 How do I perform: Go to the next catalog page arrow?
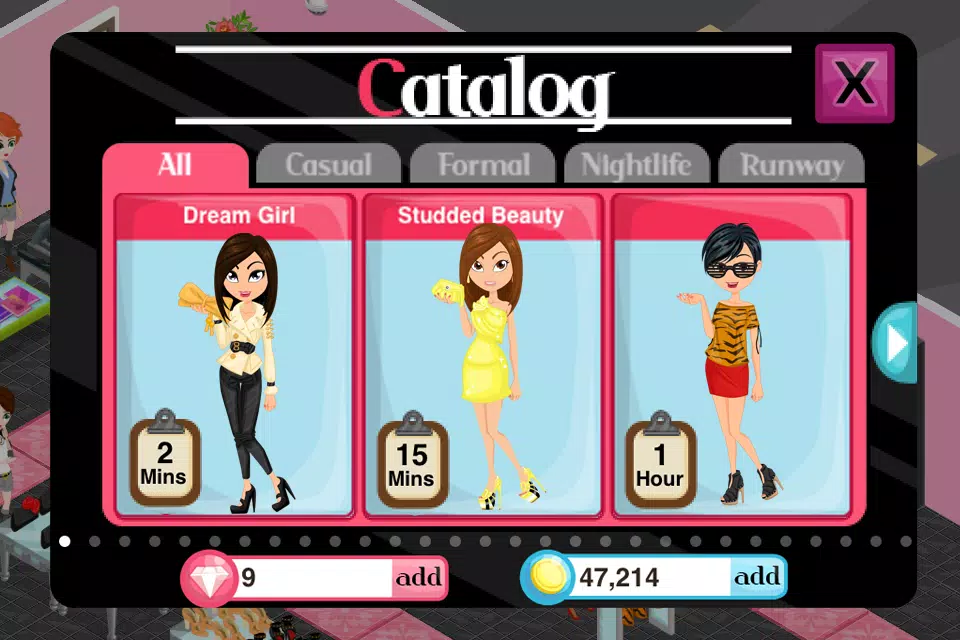pyautogui.click(x=895, y=343)
